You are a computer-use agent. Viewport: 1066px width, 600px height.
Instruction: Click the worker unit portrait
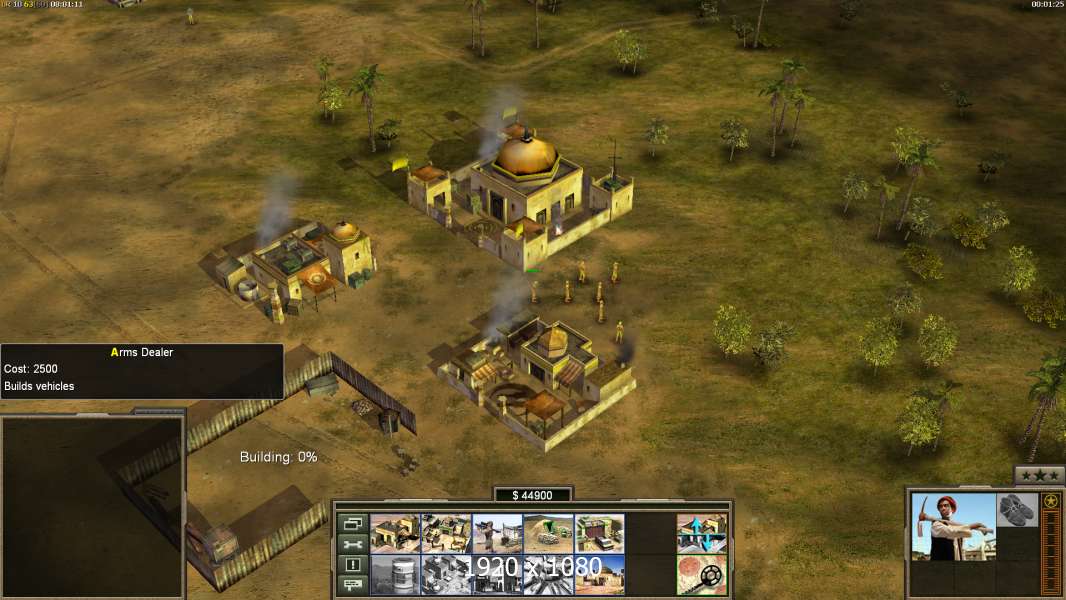coord(954,526)
